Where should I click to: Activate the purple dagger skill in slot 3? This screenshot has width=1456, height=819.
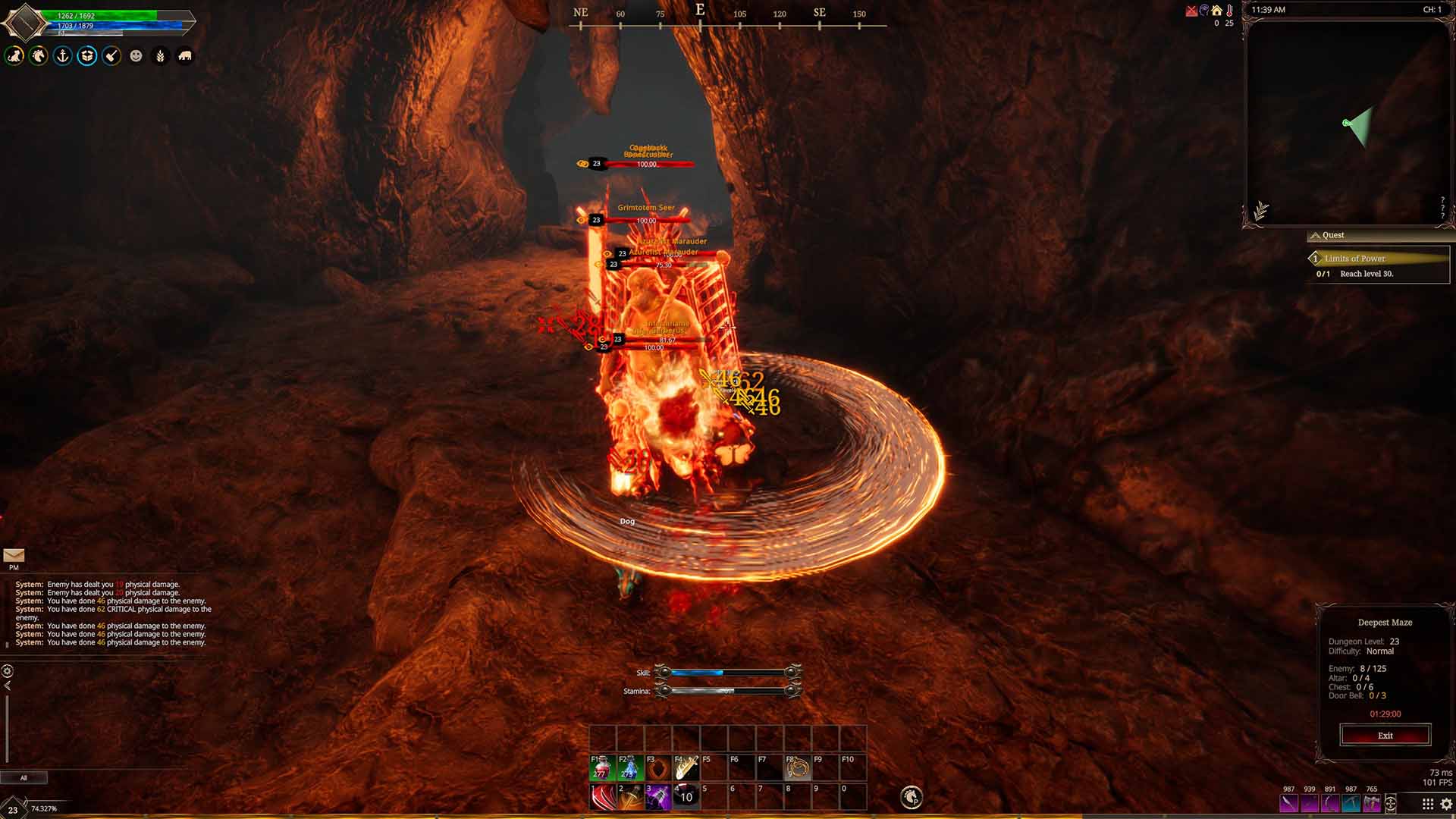click(x=658, y=797)
